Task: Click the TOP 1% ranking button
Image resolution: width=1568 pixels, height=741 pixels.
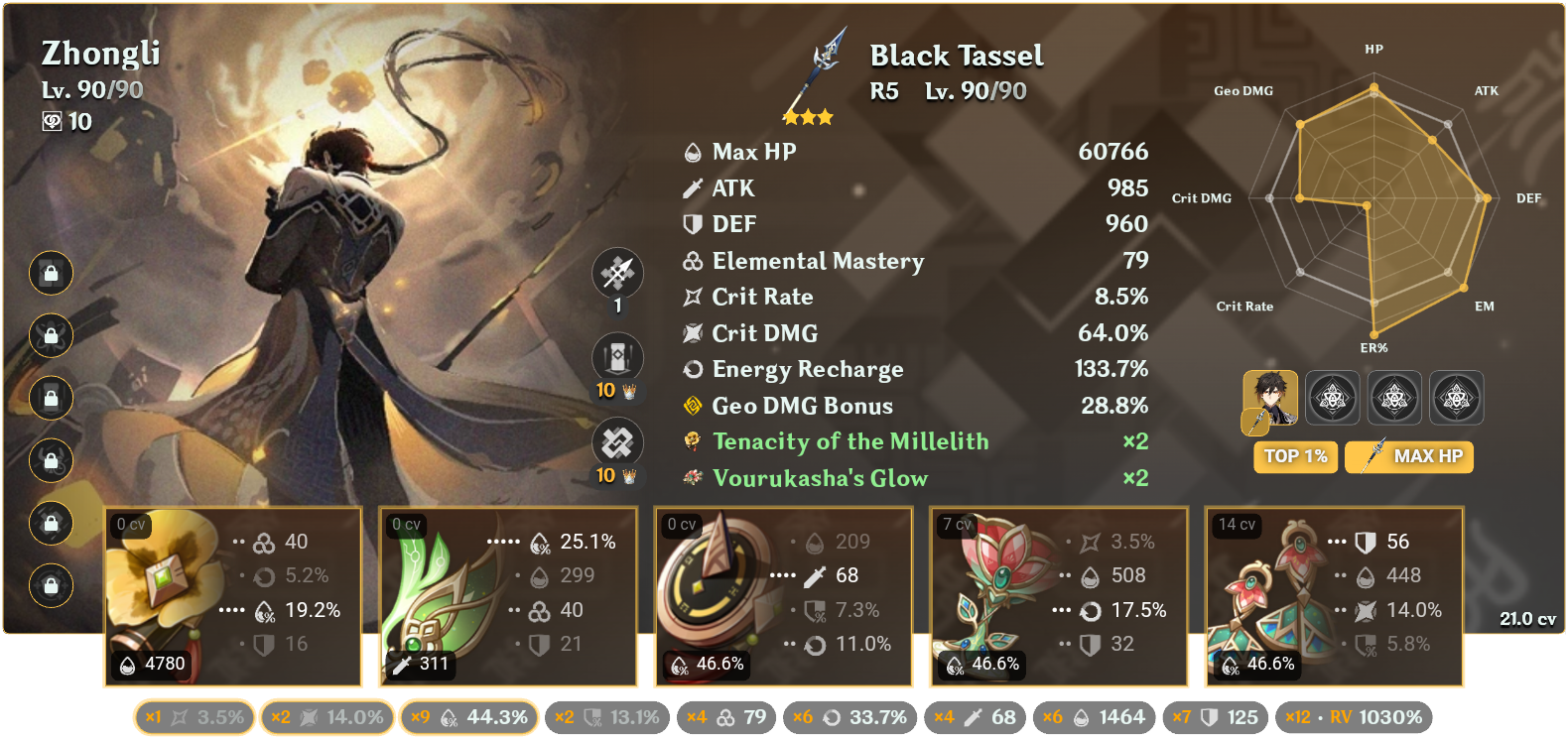Action: [x=1295, y=457]
